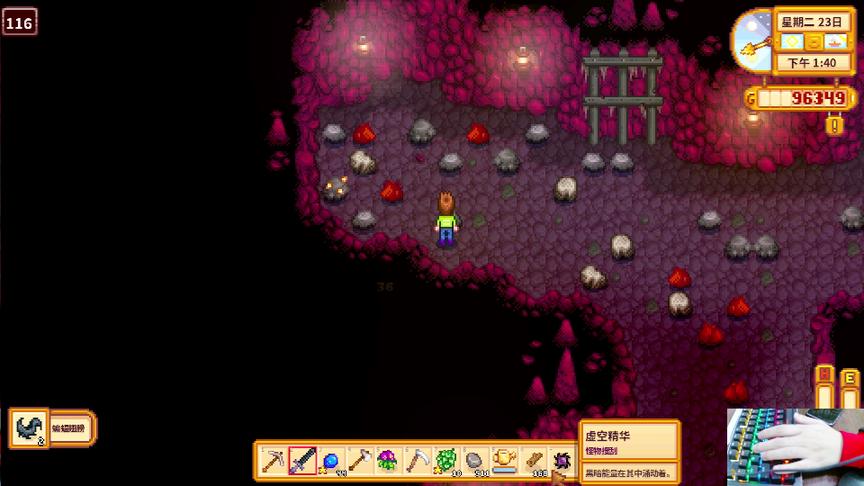
Task: Choose the blue orb item slot
Action: [331, 461]
